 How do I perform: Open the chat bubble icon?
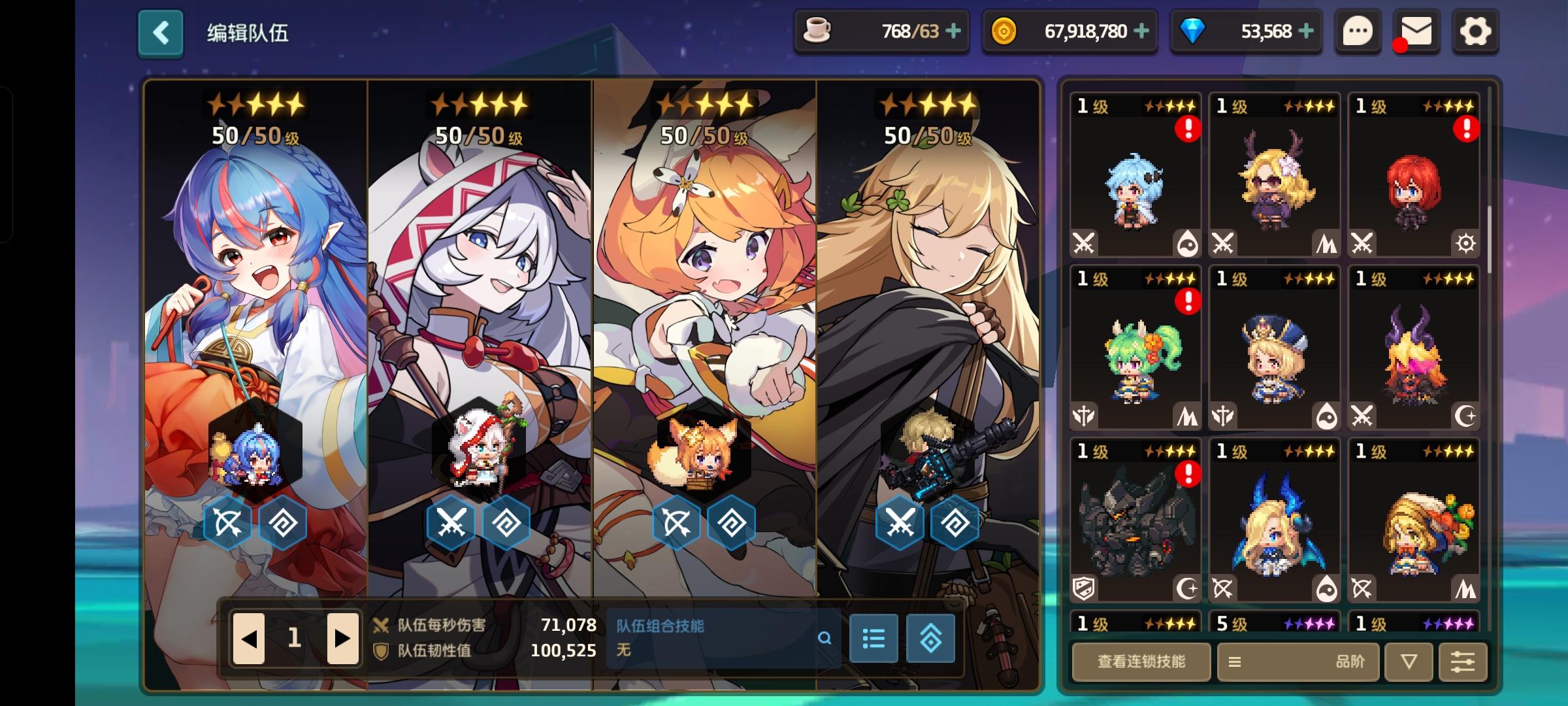point(1358,31)
